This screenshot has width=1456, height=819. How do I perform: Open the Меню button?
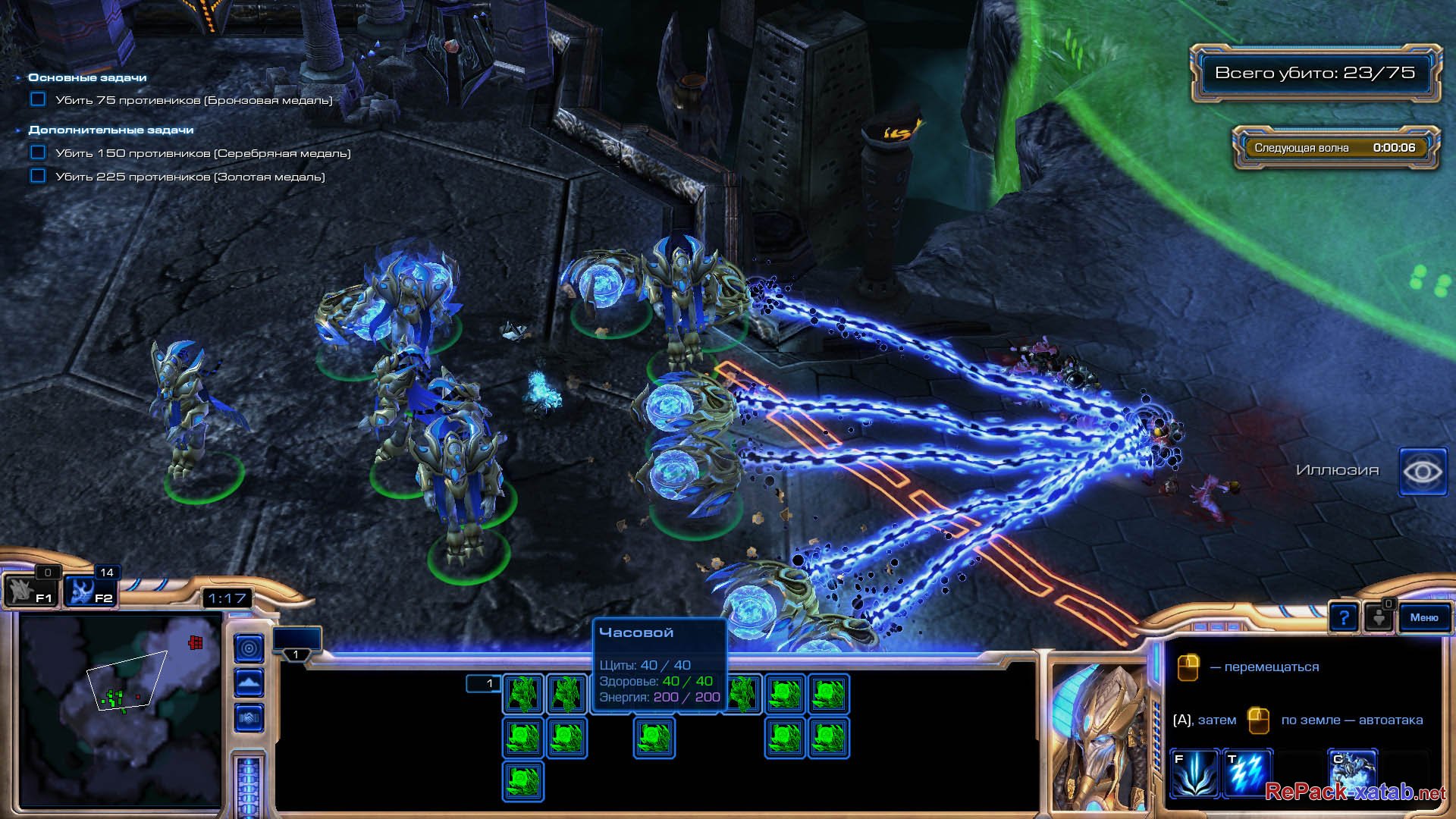coord(1423,618)
